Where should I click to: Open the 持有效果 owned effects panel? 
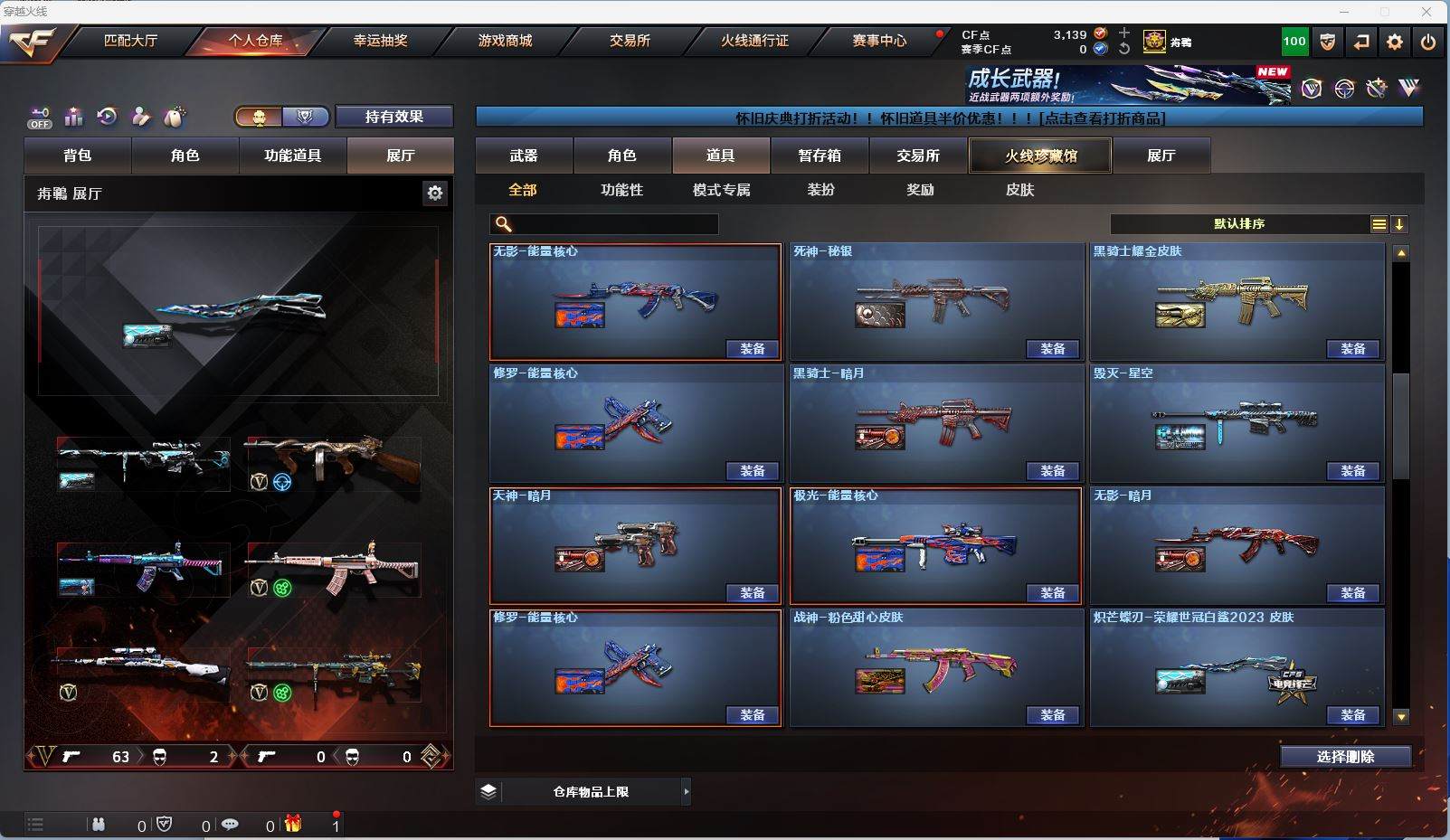pyautogui.click(x=393, y=117)
